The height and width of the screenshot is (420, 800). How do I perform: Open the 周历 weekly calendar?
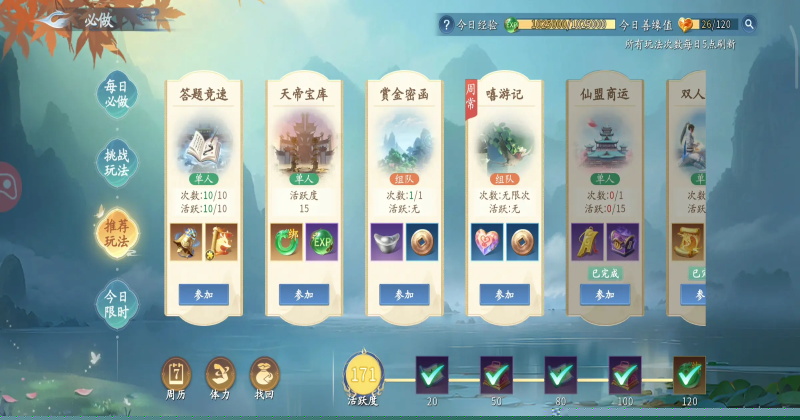[176, 377]
